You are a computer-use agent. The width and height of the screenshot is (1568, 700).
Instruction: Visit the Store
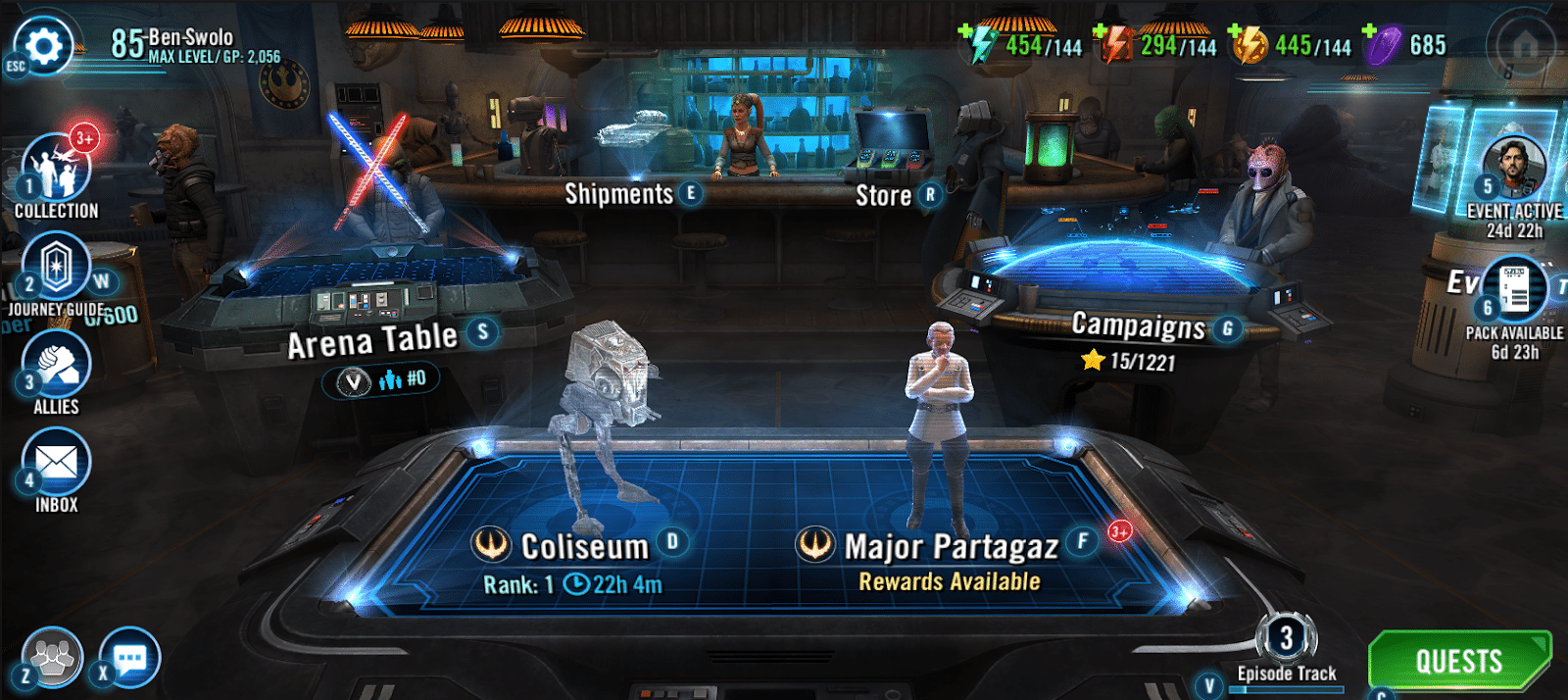click(884, 196)
